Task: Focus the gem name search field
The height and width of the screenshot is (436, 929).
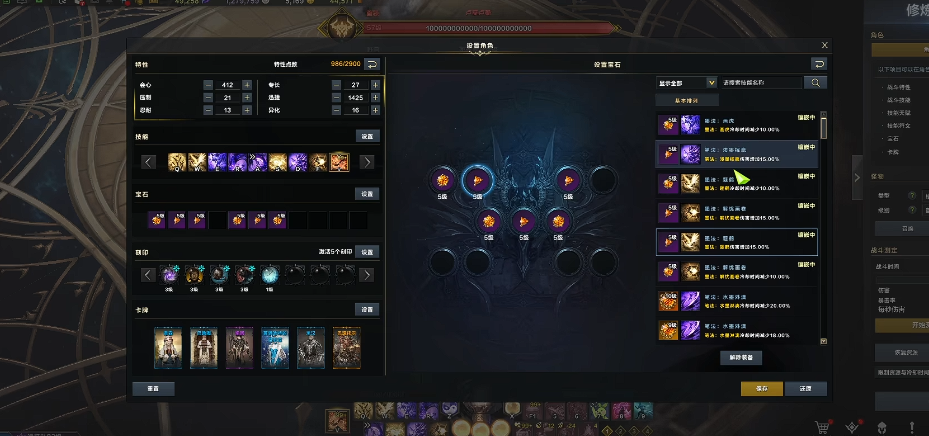Action: tap(761, 83)
